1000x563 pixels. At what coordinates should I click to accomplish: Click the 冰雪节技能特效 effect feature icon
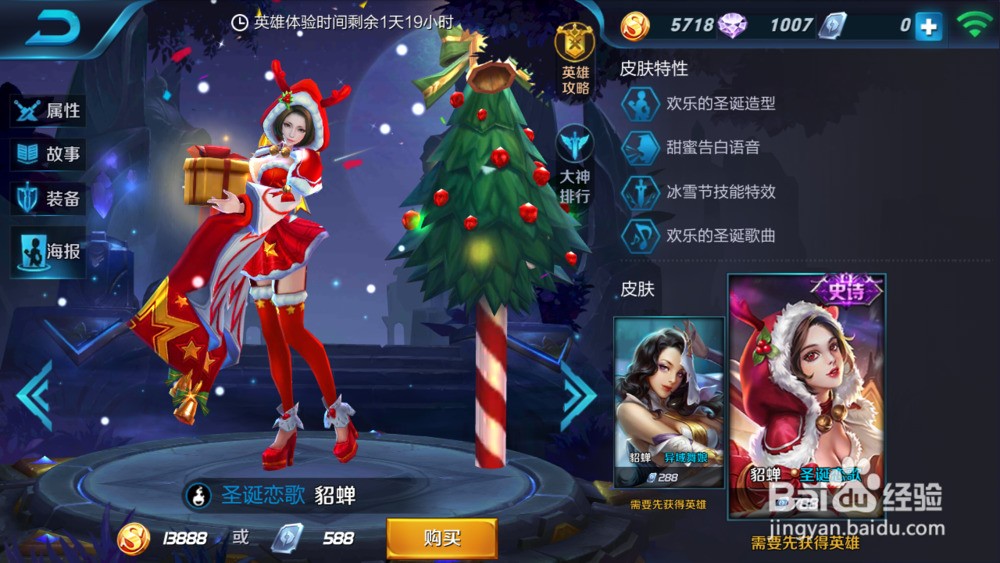[640, 191]
